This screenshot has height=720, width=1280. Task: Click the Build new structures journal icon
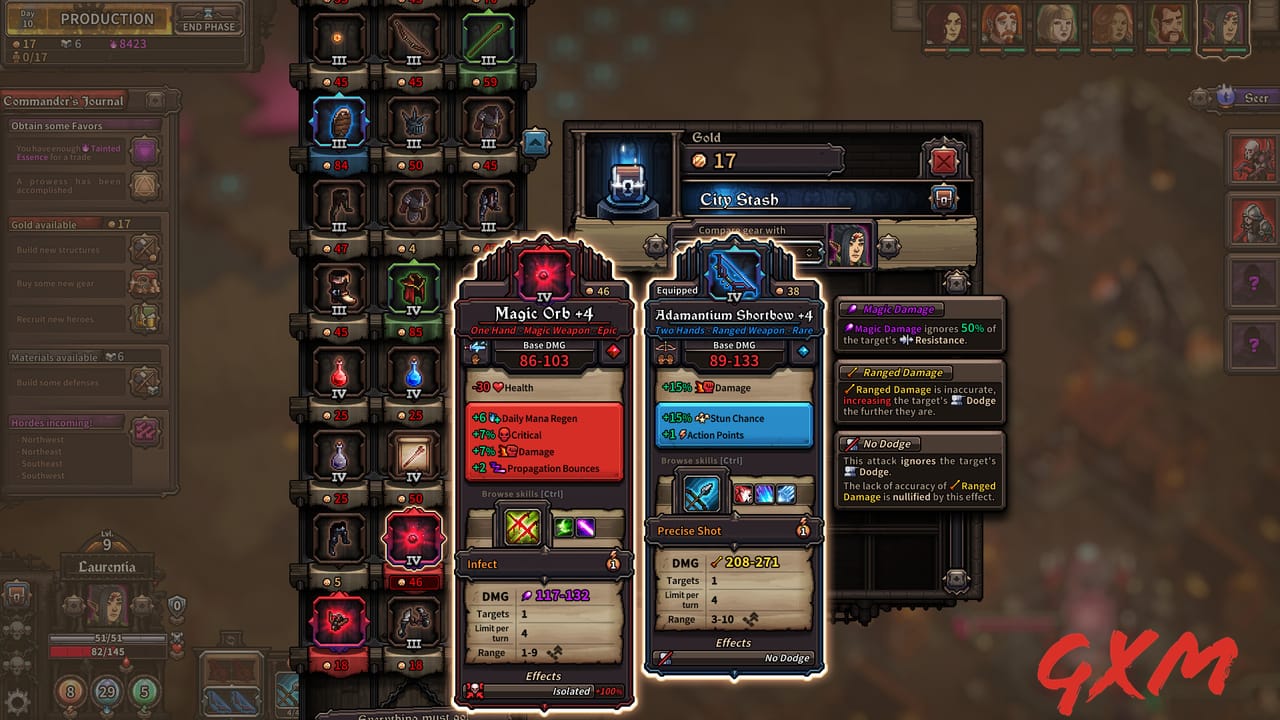(146, 249)
